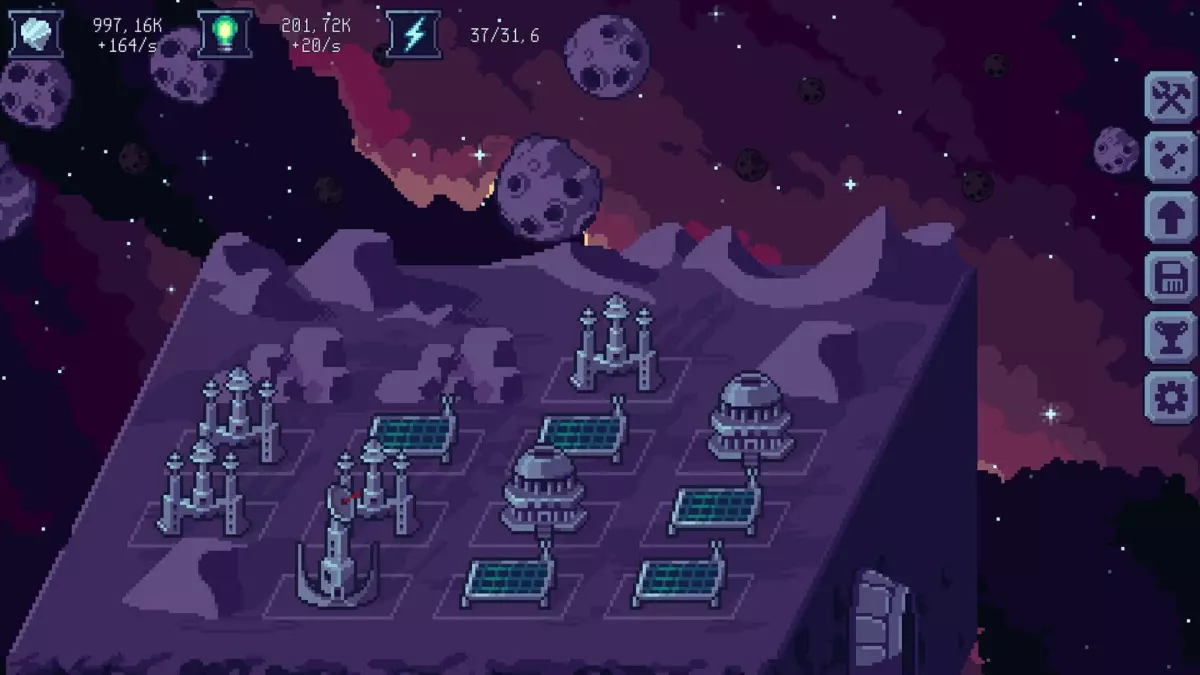This screenshot has width=1200, height=675.
Task: Open the build menu with hammer and pickaxe
Action: click(1169, 97)
